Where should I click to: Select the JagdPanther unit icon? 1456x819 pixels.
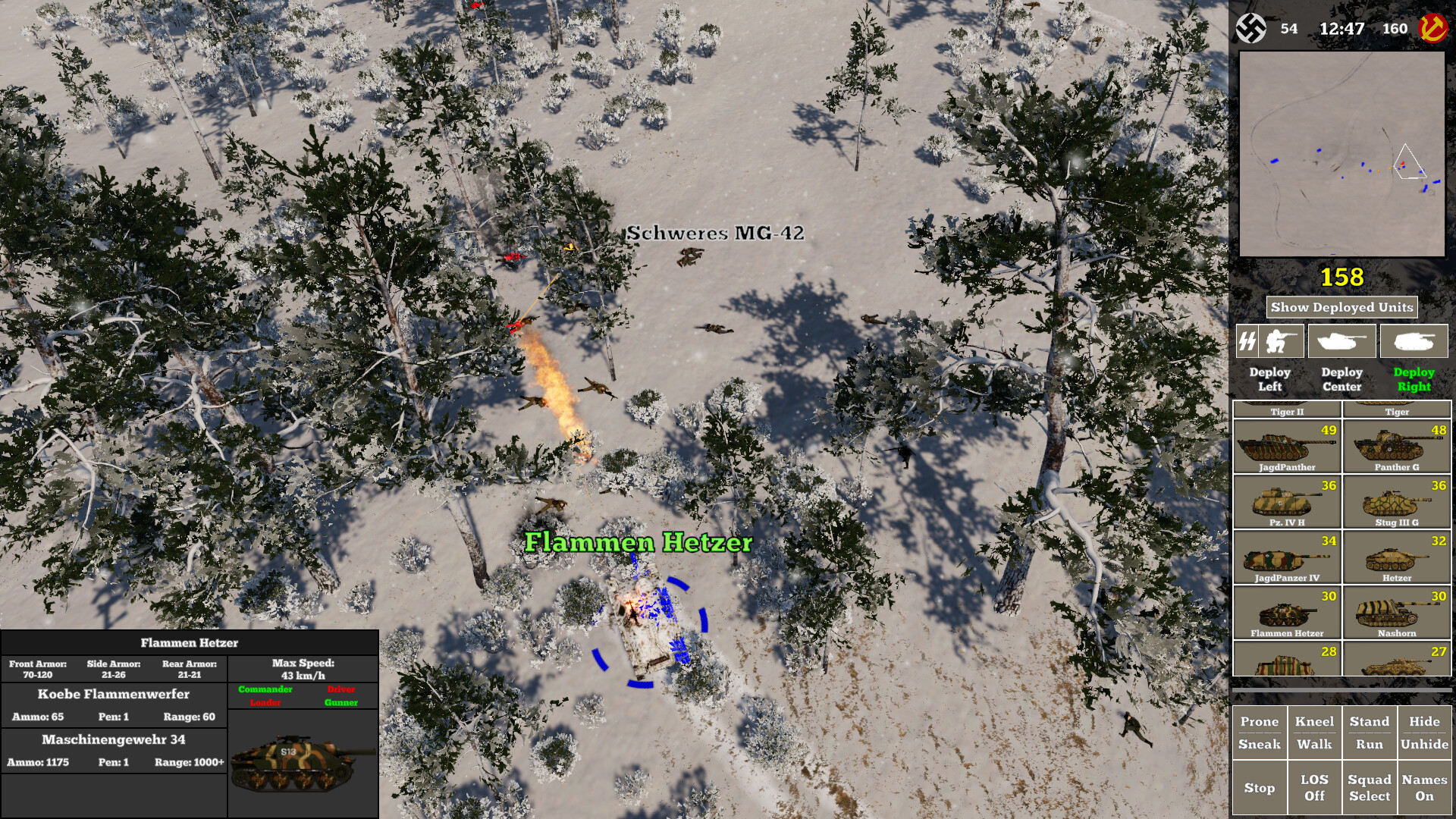pos(1286,447)
